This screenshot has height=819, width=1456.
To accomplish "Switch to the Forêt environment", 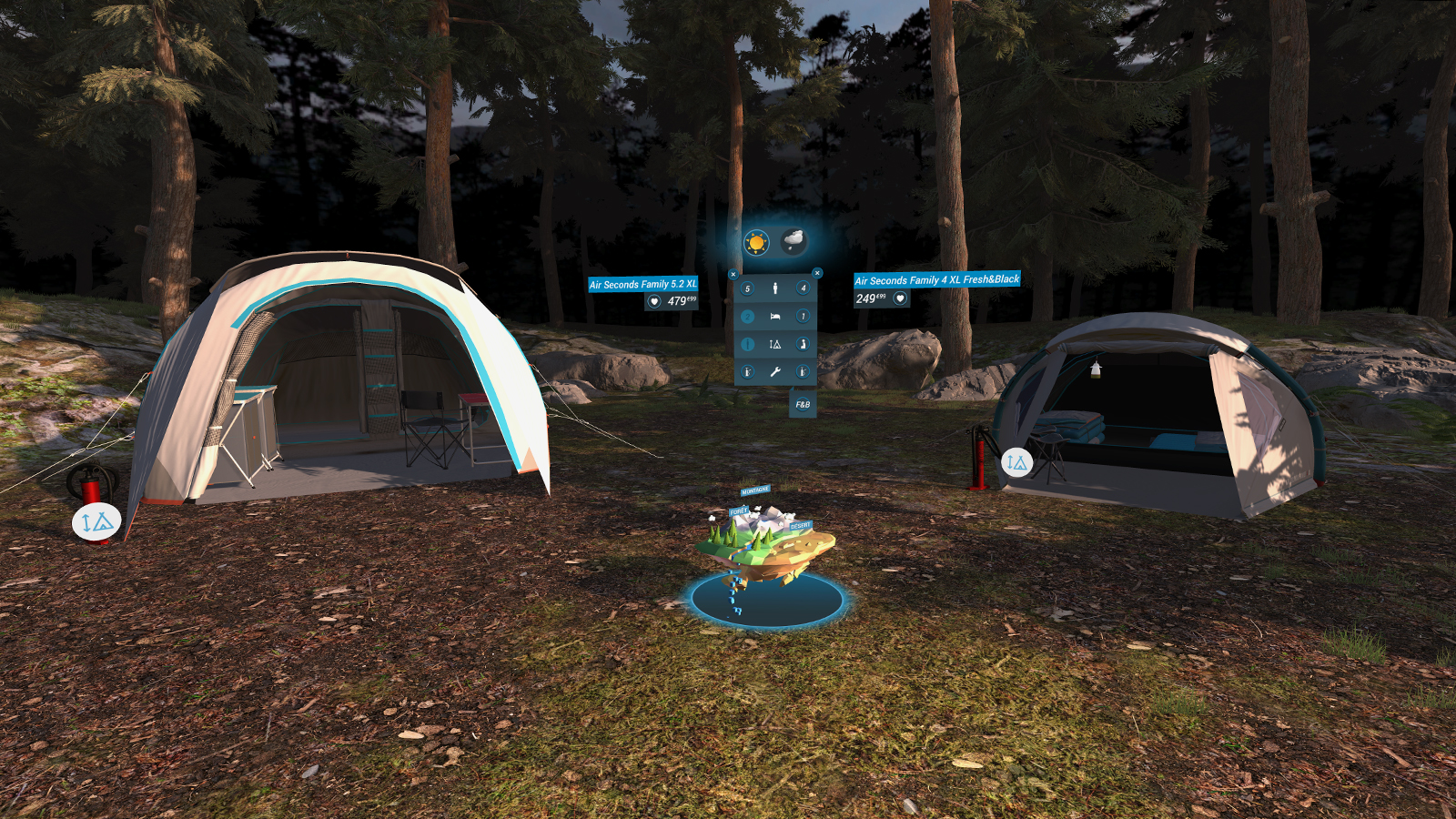I will pyautogui.click(x=738, y=512).
